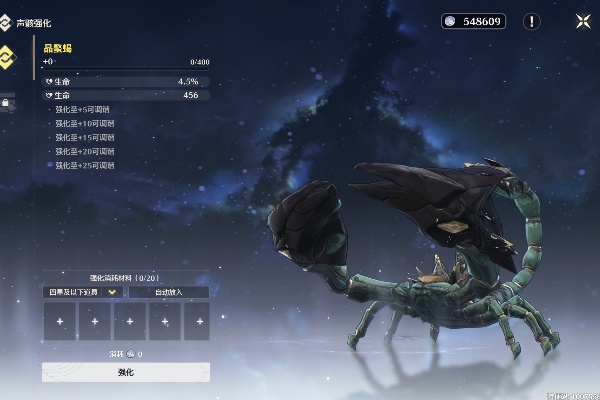Open the exclamation mark info button

[532, 21]
